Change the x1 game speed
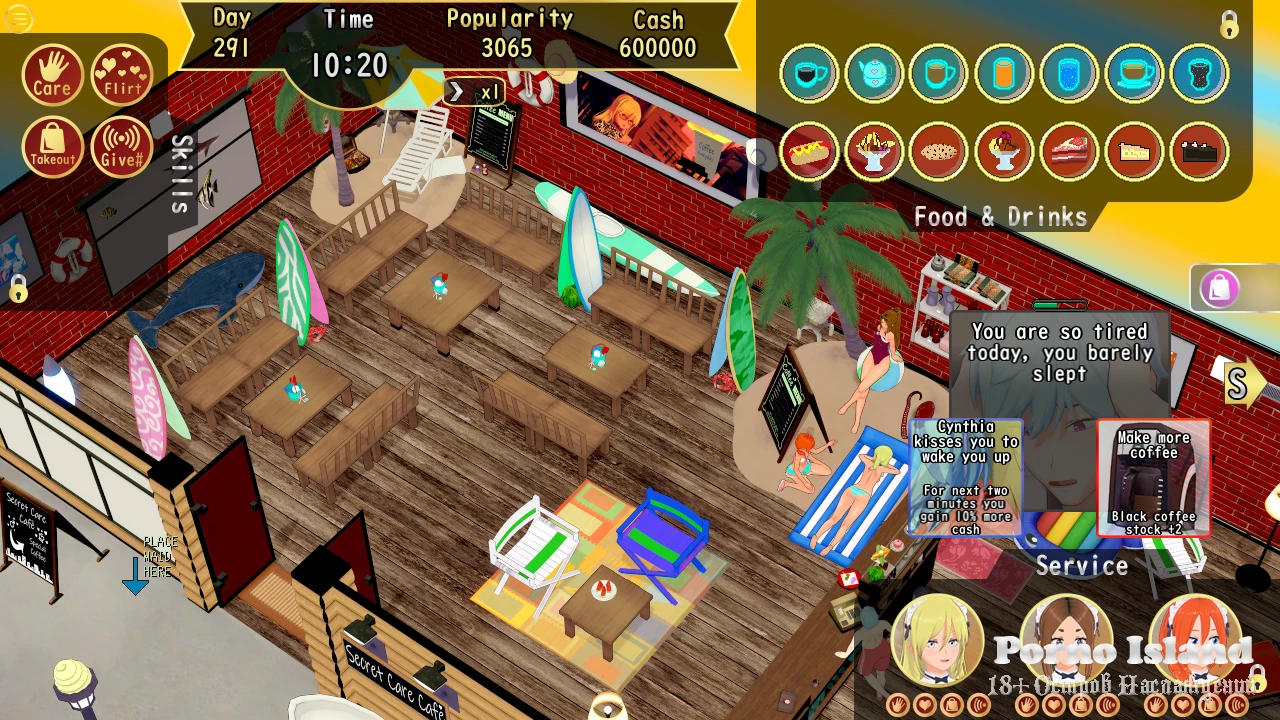The width and height of the screenshot is (1280, 720). [x=474, y=92]
